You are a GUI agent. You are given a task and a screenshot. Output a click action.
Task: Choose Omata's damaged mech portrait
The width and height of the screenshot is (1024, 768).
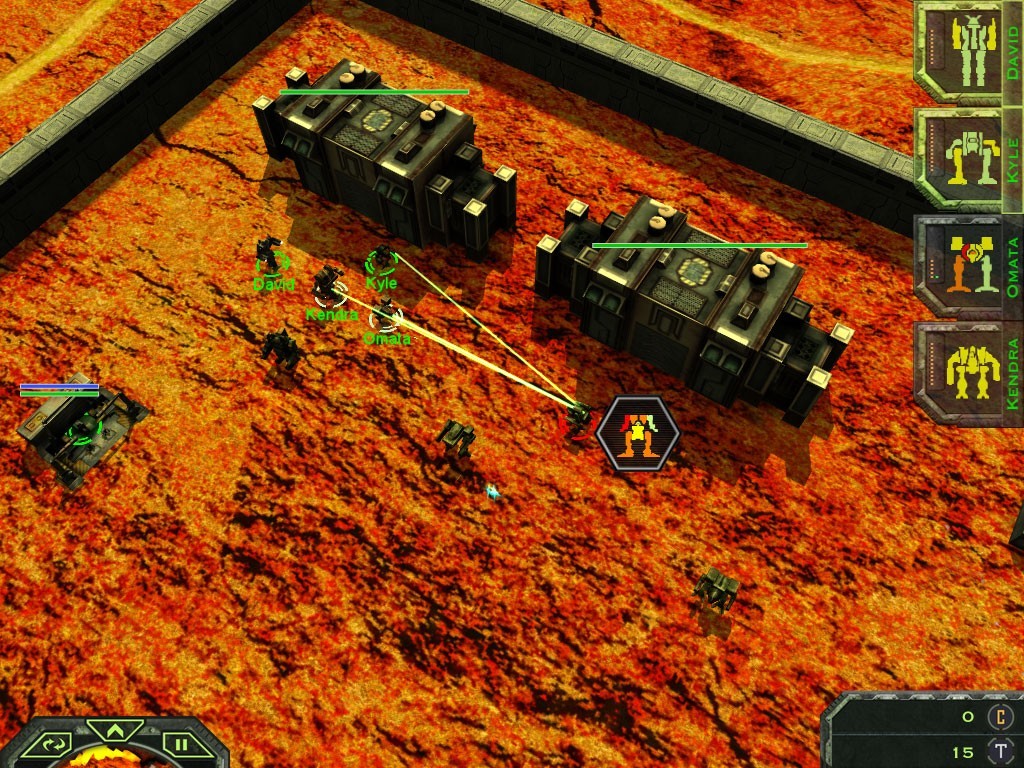click(959, 267)
